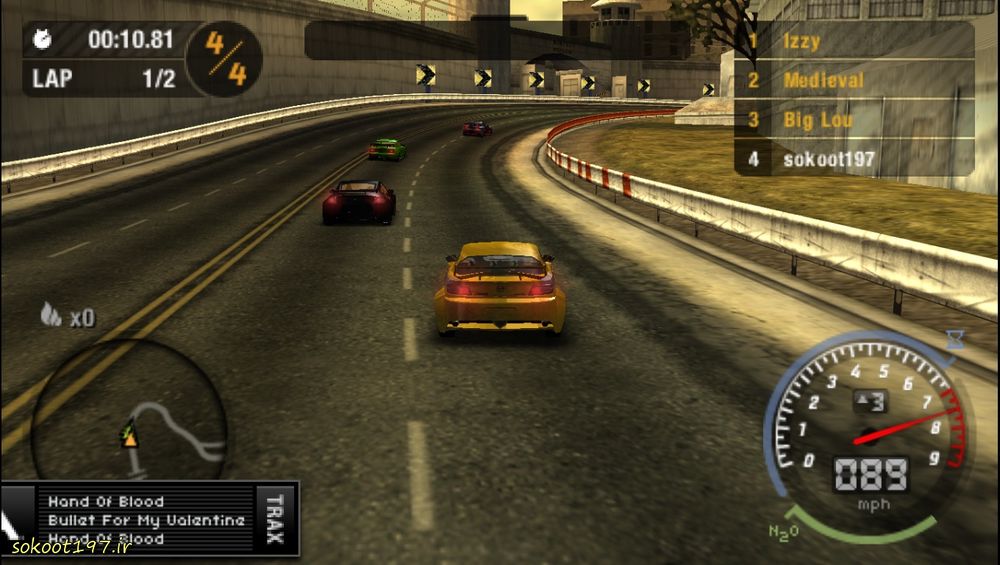This screenshot has height=565, width=1000.
Task: Click the flame nitrous count icon
Action: point(51,316)
